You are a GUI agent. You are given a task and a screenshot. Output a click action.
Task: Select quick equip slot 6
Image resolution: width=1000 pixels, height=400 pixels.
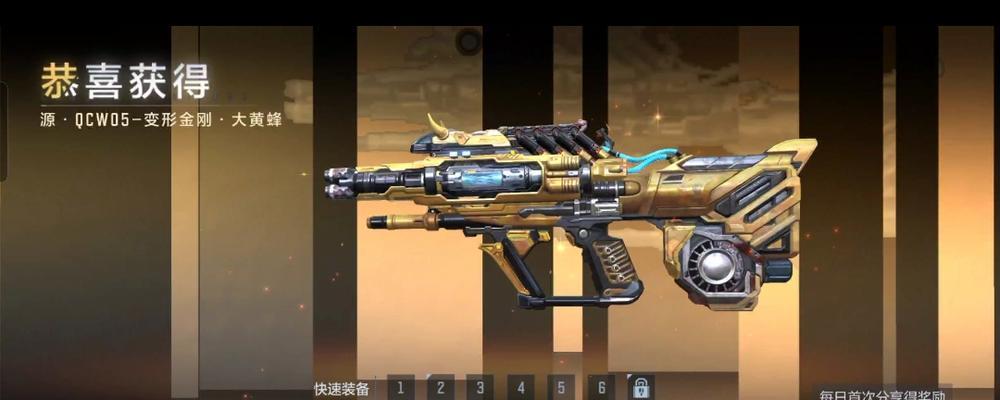point(600,387)
